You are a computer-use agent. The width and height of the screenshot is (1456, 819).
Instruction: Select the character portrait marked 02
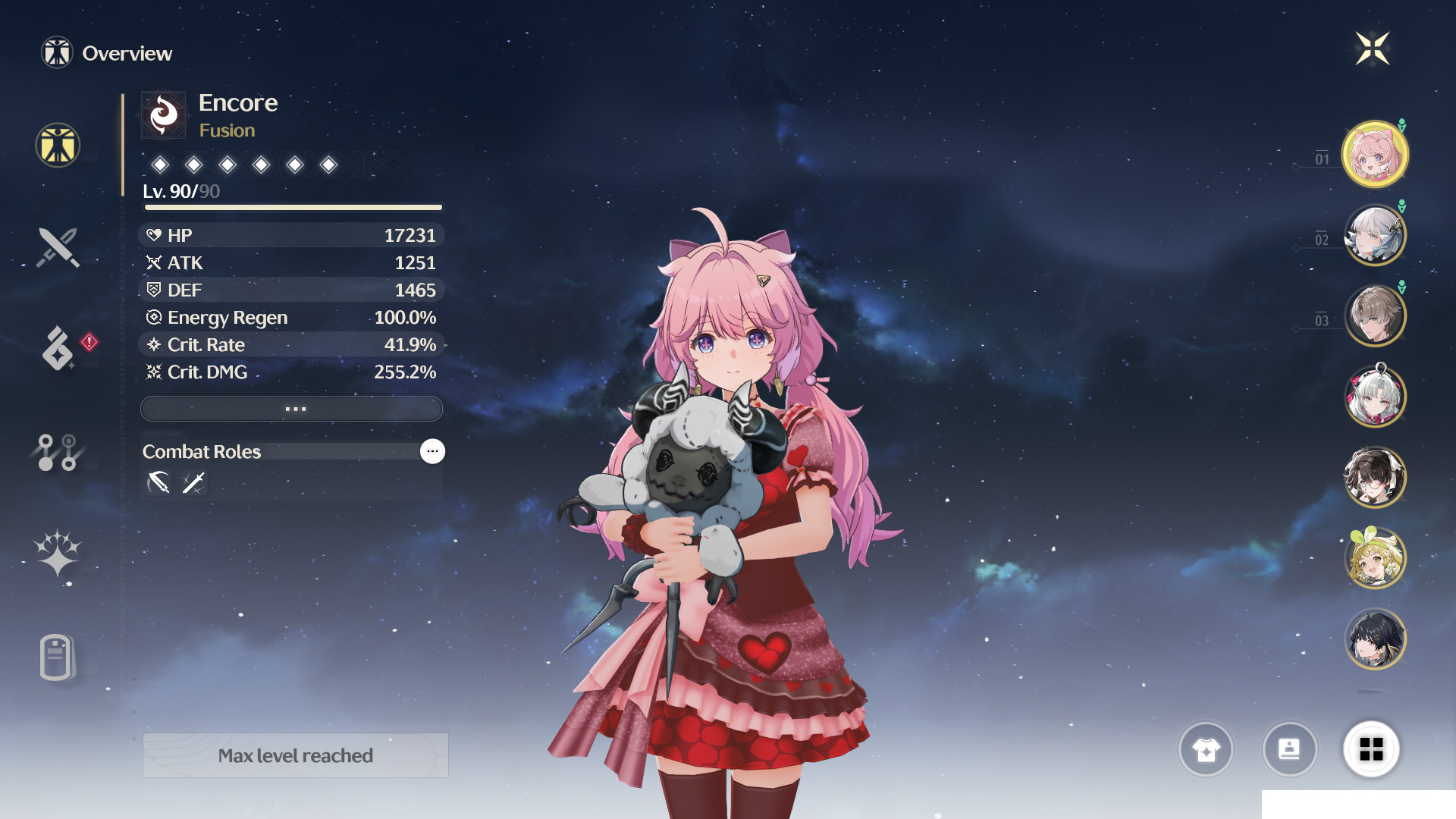point(1375,235)
